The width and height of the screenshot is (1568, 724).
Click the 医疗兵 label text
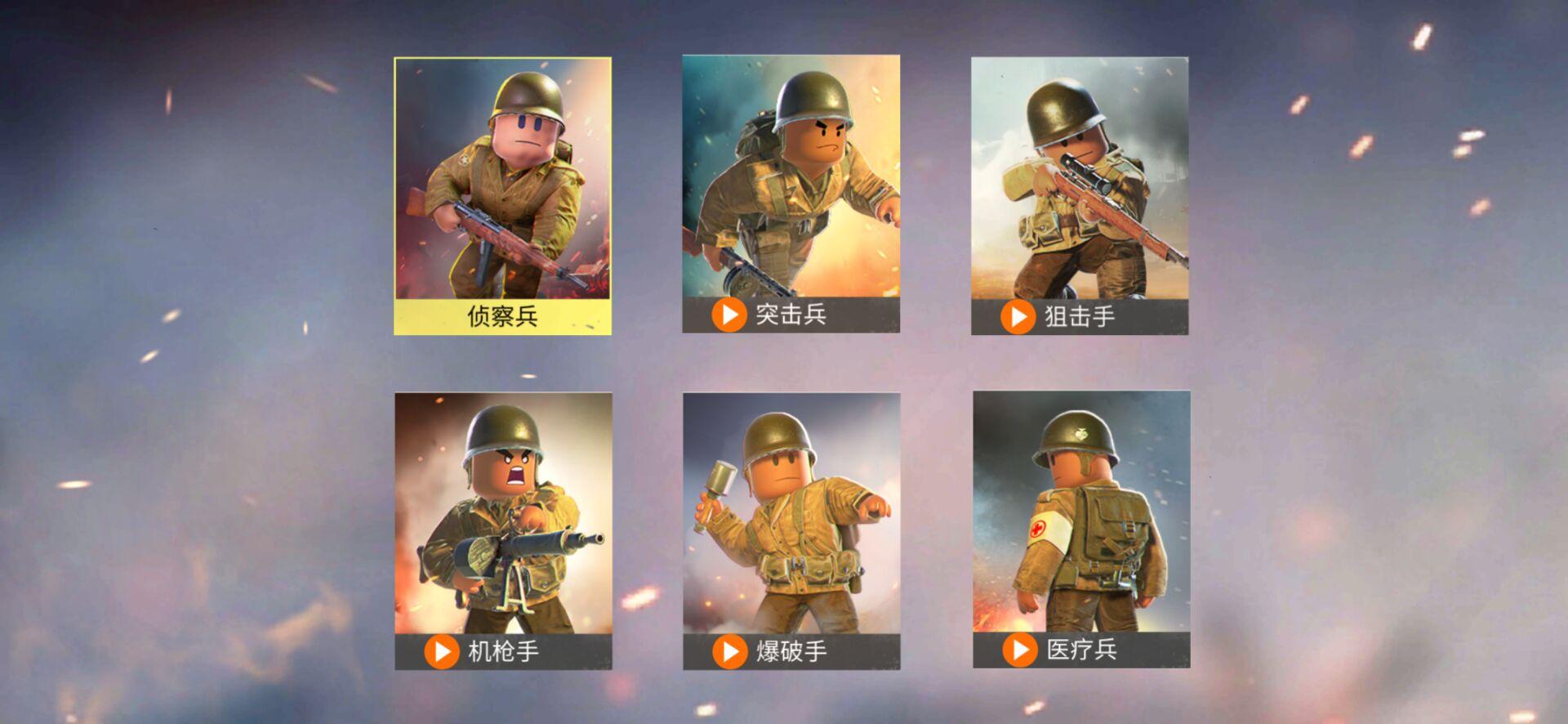click(x=1081, y=651)
